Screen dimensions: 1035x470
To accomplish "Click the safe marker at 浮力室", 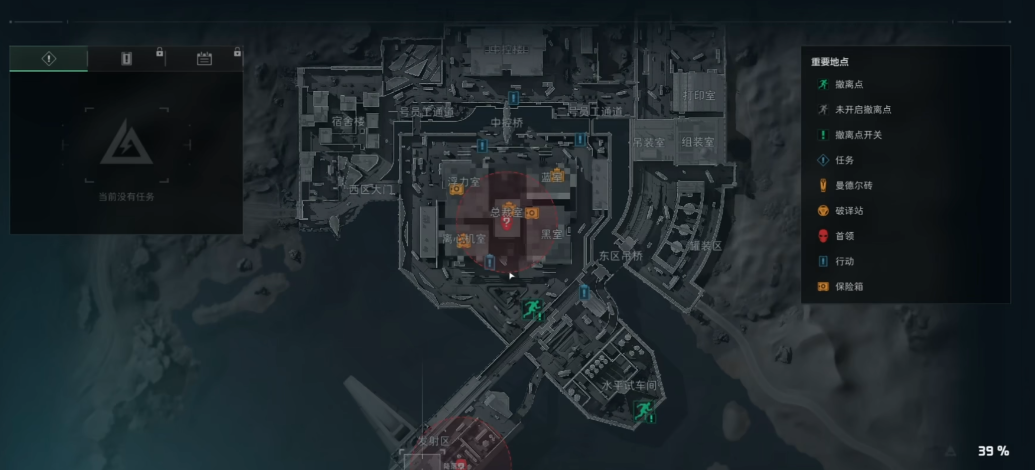I will point(455,189).
